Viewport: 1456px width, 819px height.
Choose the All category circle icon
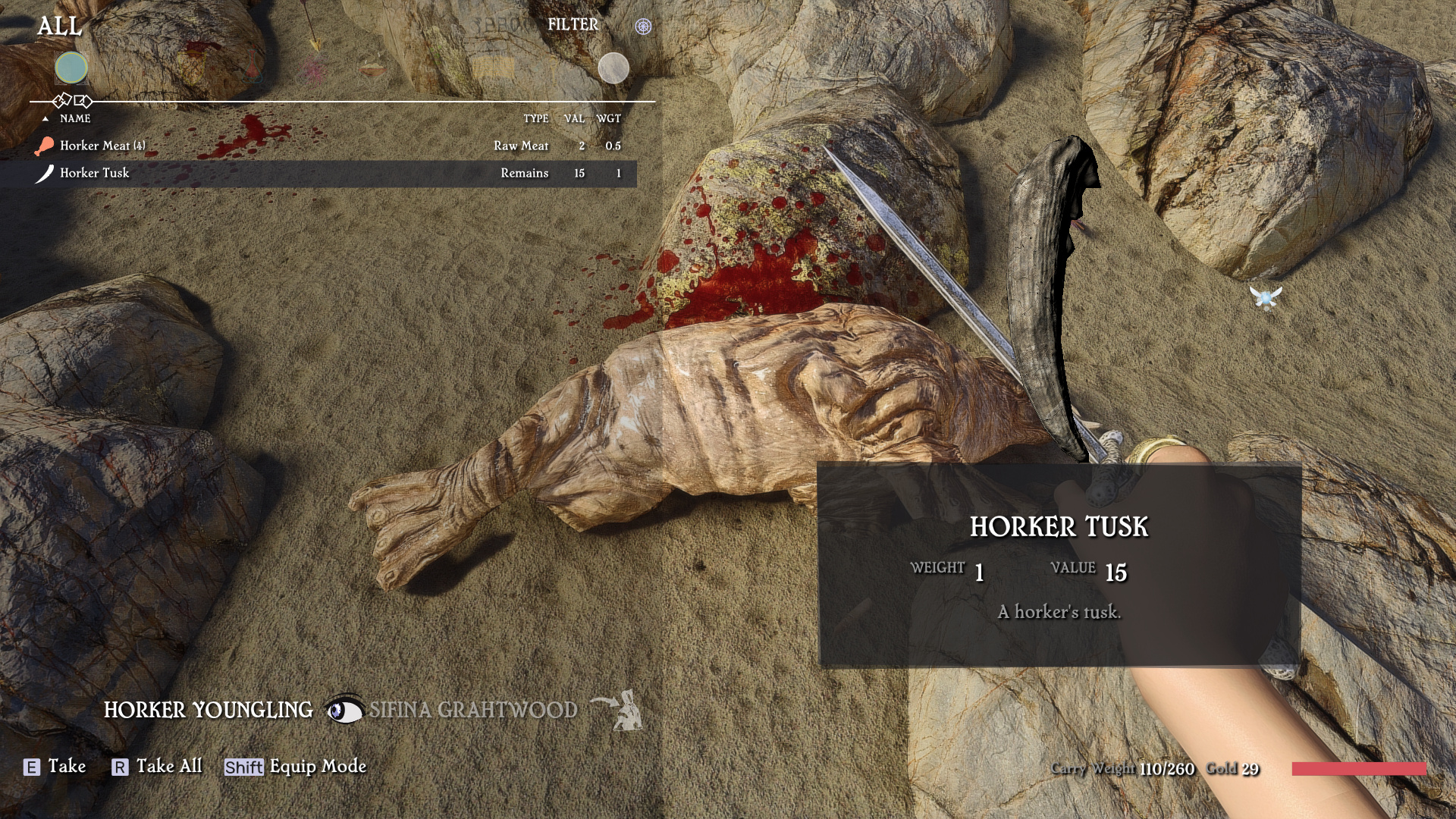(x=71, y=68)
